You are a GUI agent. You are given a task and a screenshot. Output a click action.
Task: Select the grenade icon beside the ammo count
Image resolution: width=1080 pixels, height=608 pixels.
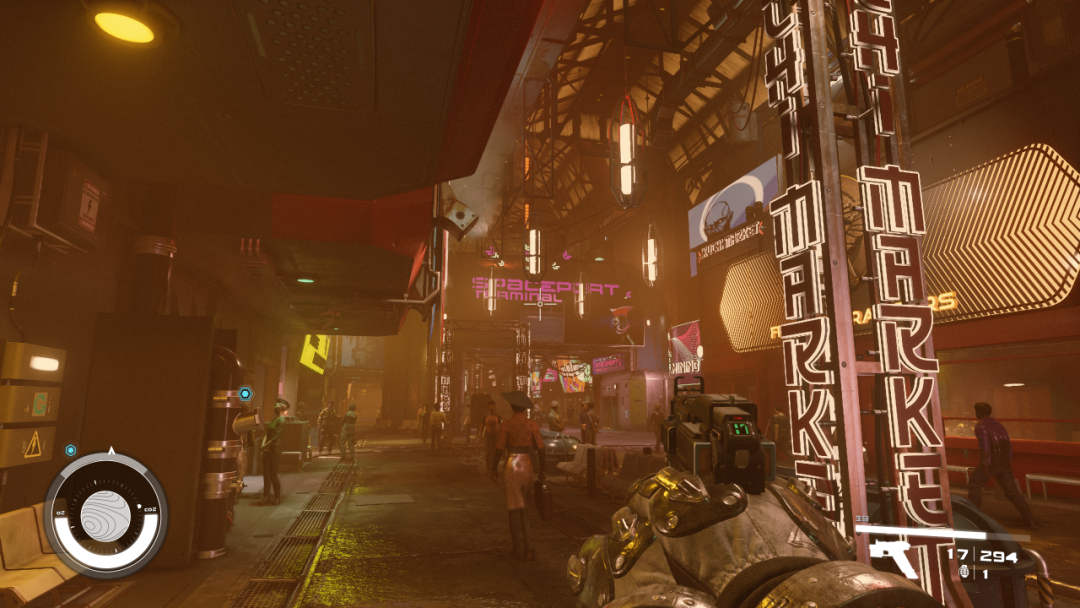pyautogui.click(x=964, y=572)
